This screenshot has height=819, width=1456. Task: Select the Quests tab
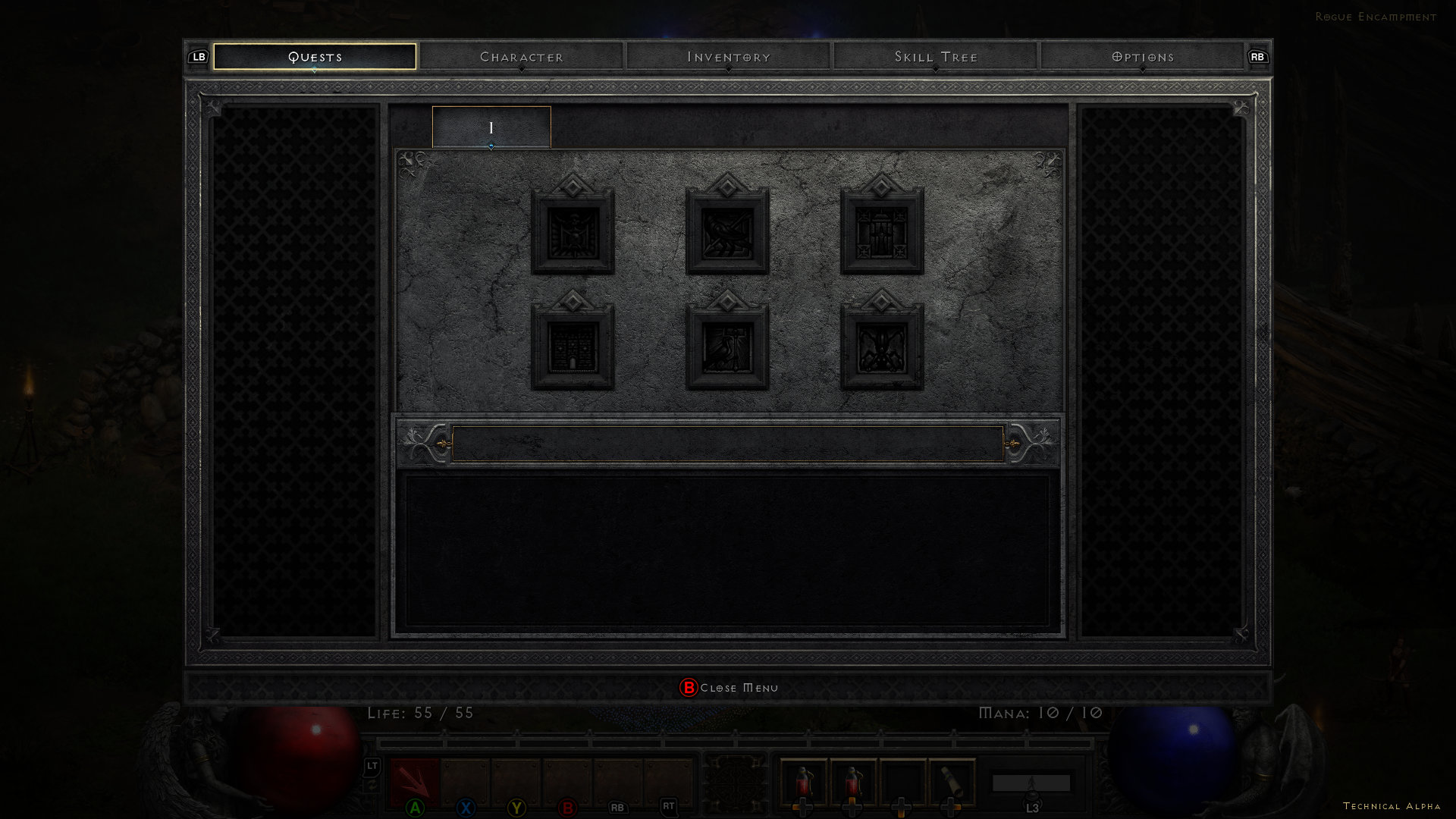click(x=315, y=57)
